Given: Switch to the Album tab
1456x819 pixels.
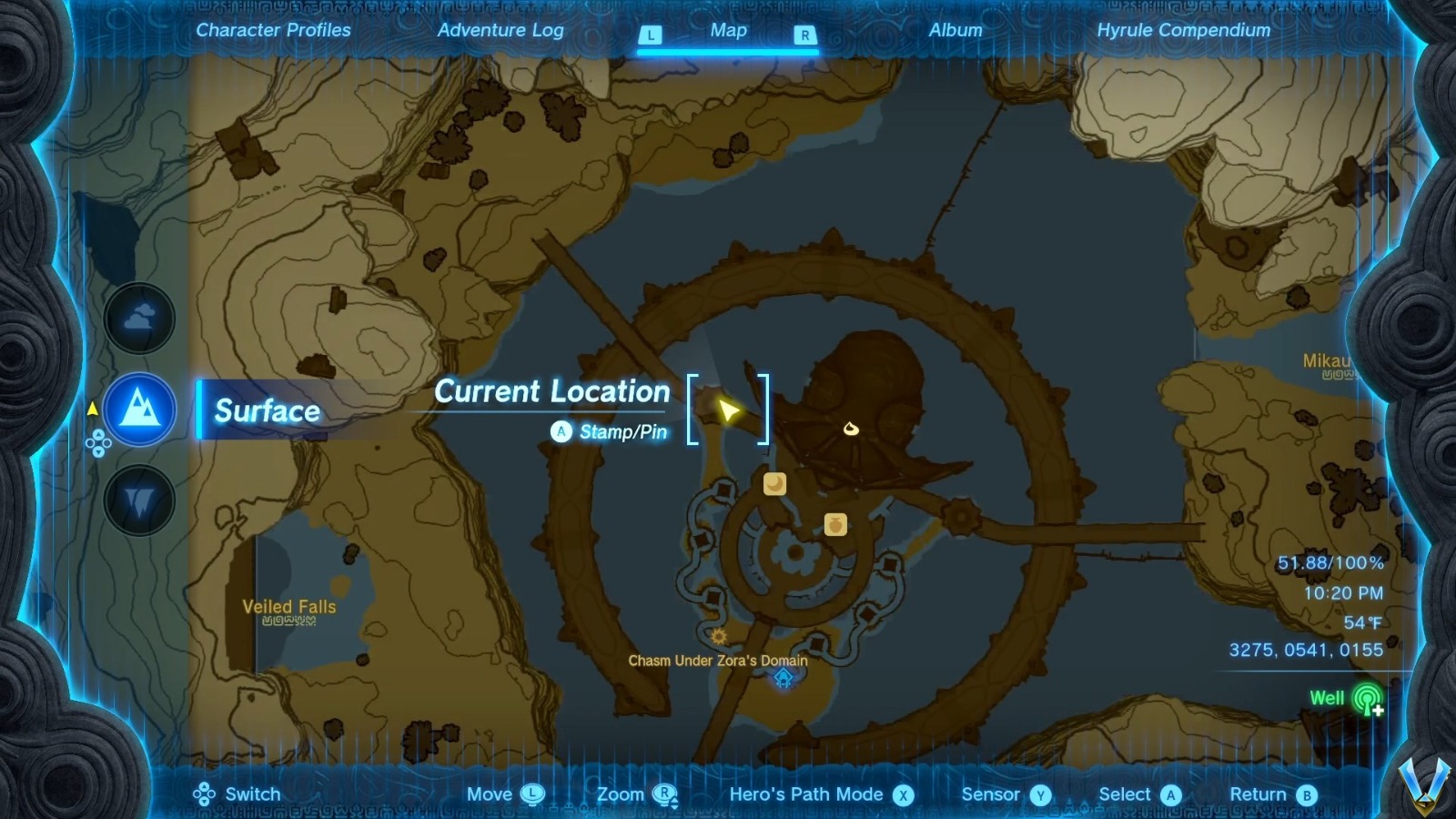Looking at the screenshot, I should 954,30.
